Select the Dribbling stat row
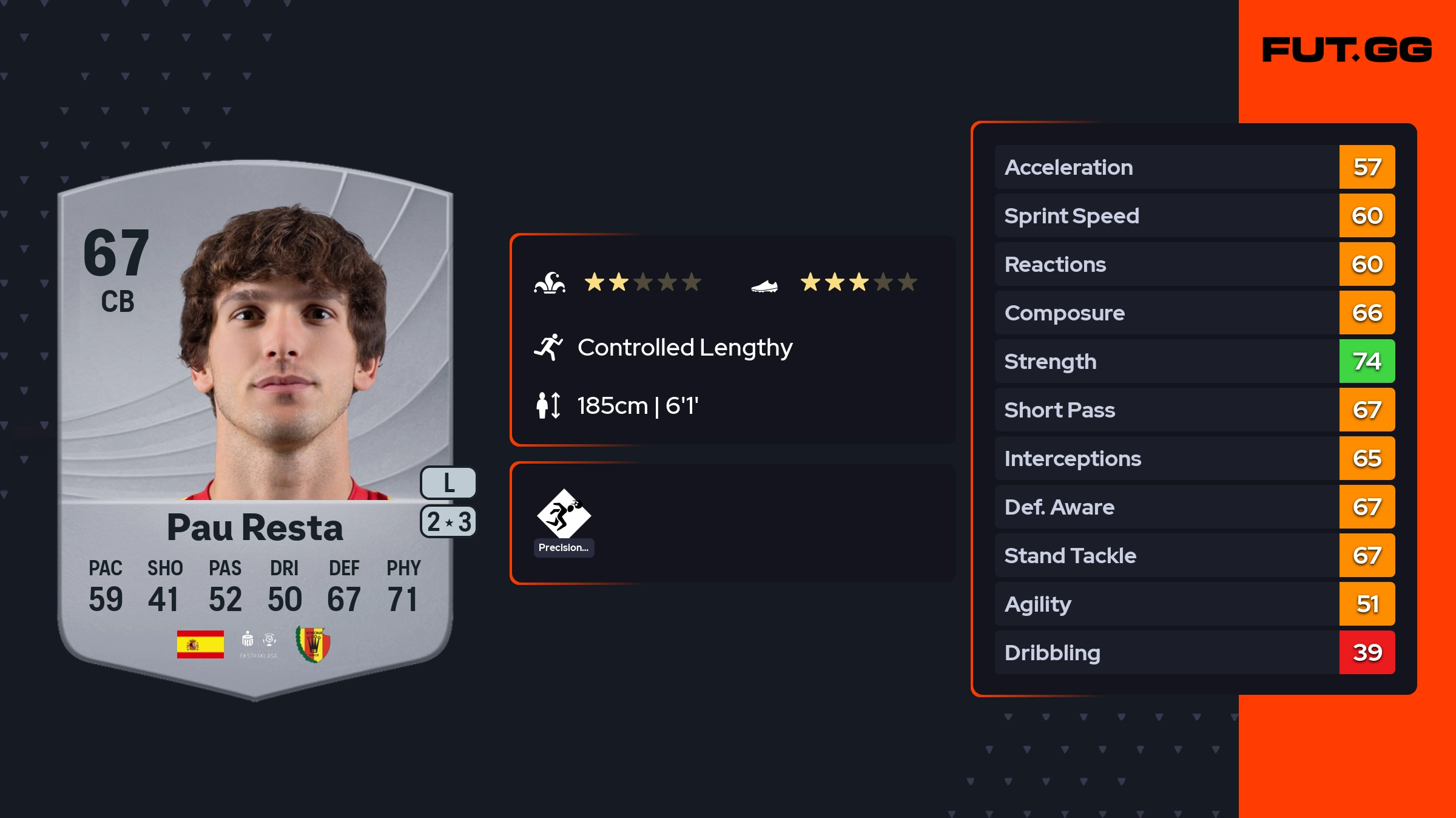Viewport: 1456px width, 818px height. pos(1194,652)
